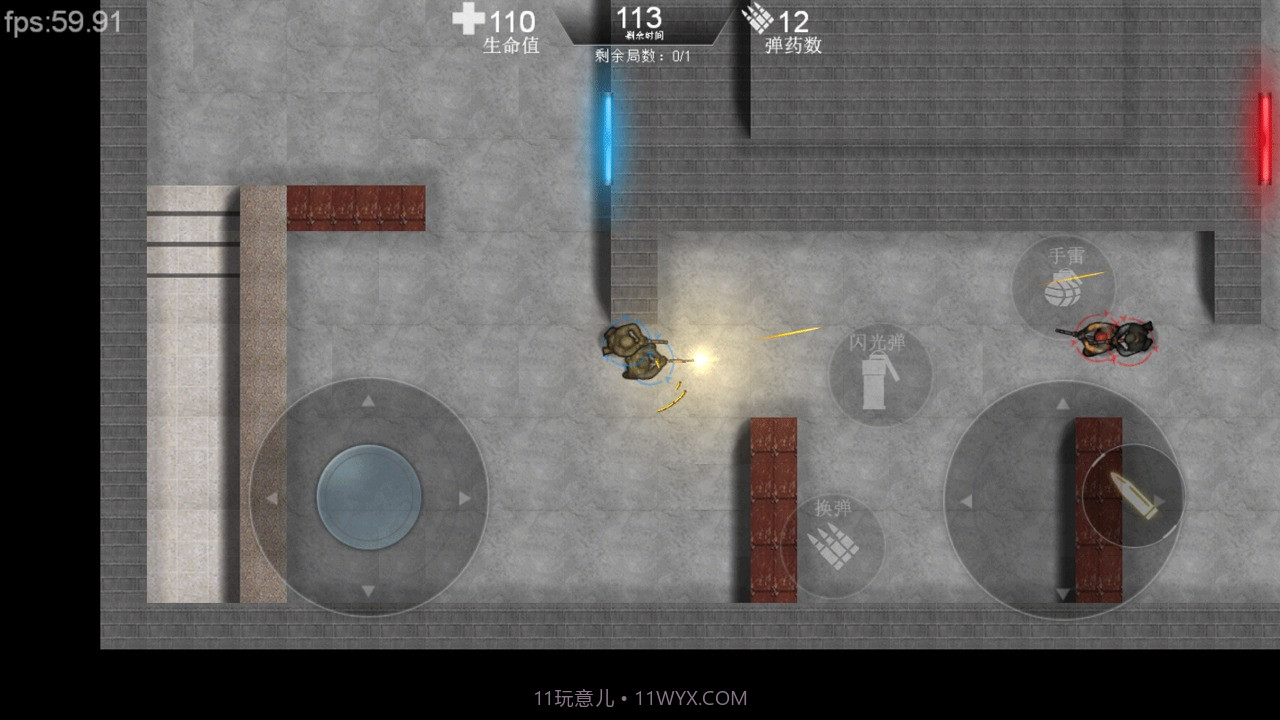Tap the movement pad's left arrow
Image resolution: width=1280 pixels, height=720 pixels.
271,498
